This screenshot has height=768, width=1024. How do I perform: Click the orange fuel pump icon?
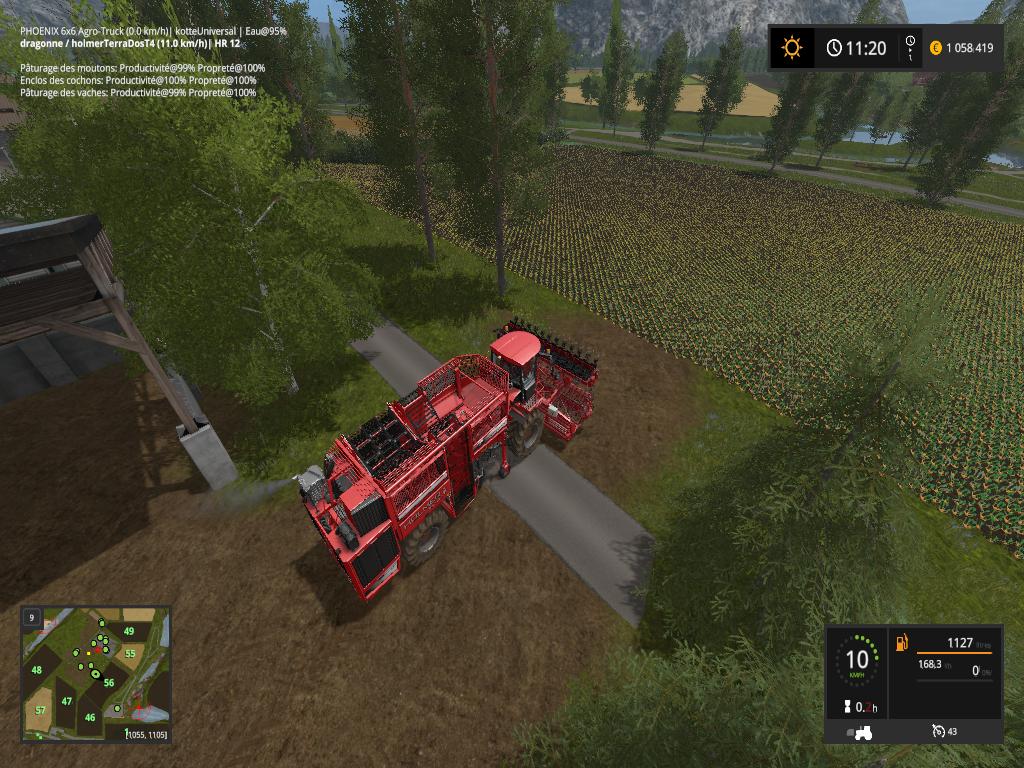click(902, 641)
